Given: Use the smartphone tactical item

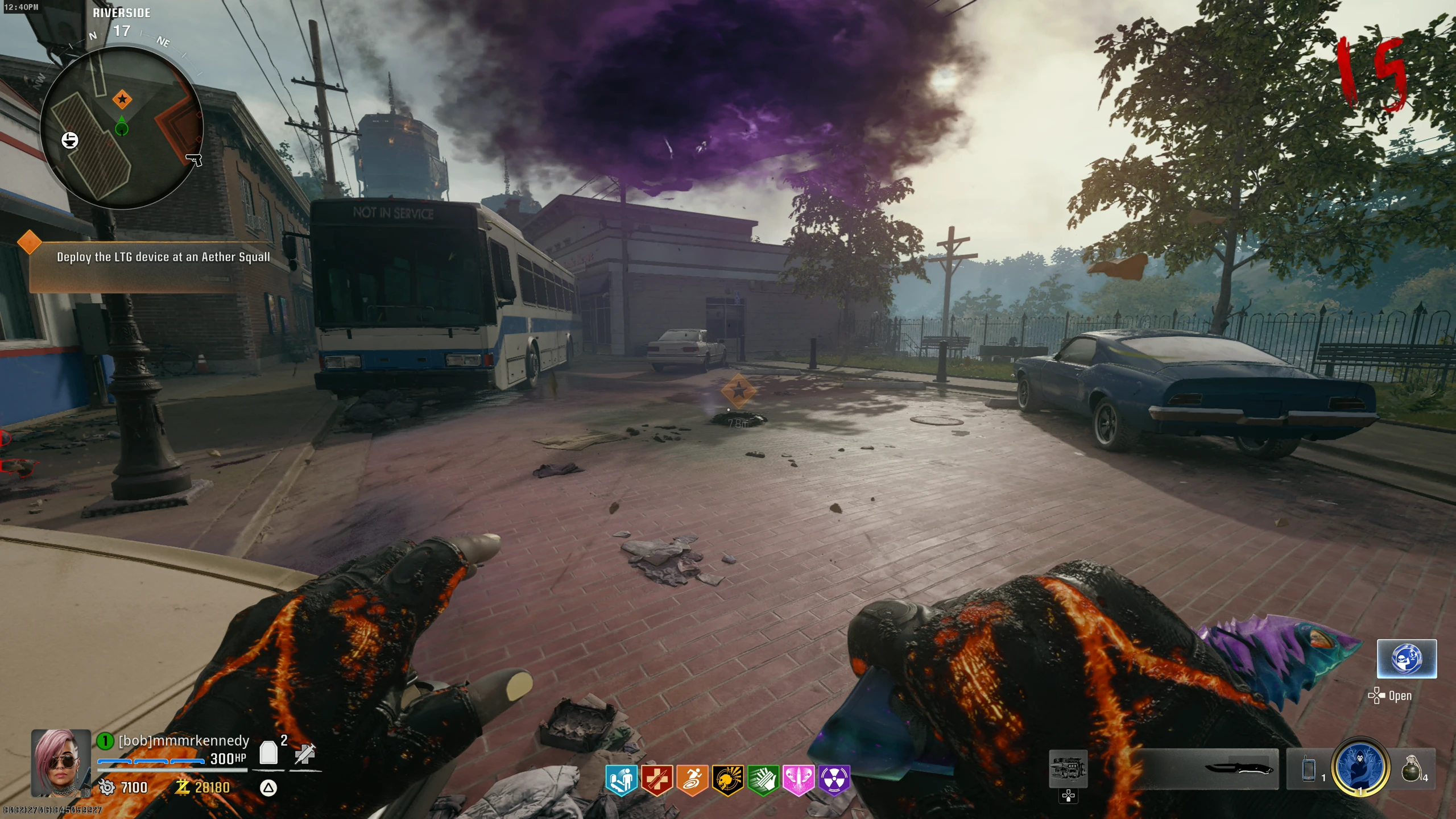Looking at the screenshot, I should [x=1309, y=769].
